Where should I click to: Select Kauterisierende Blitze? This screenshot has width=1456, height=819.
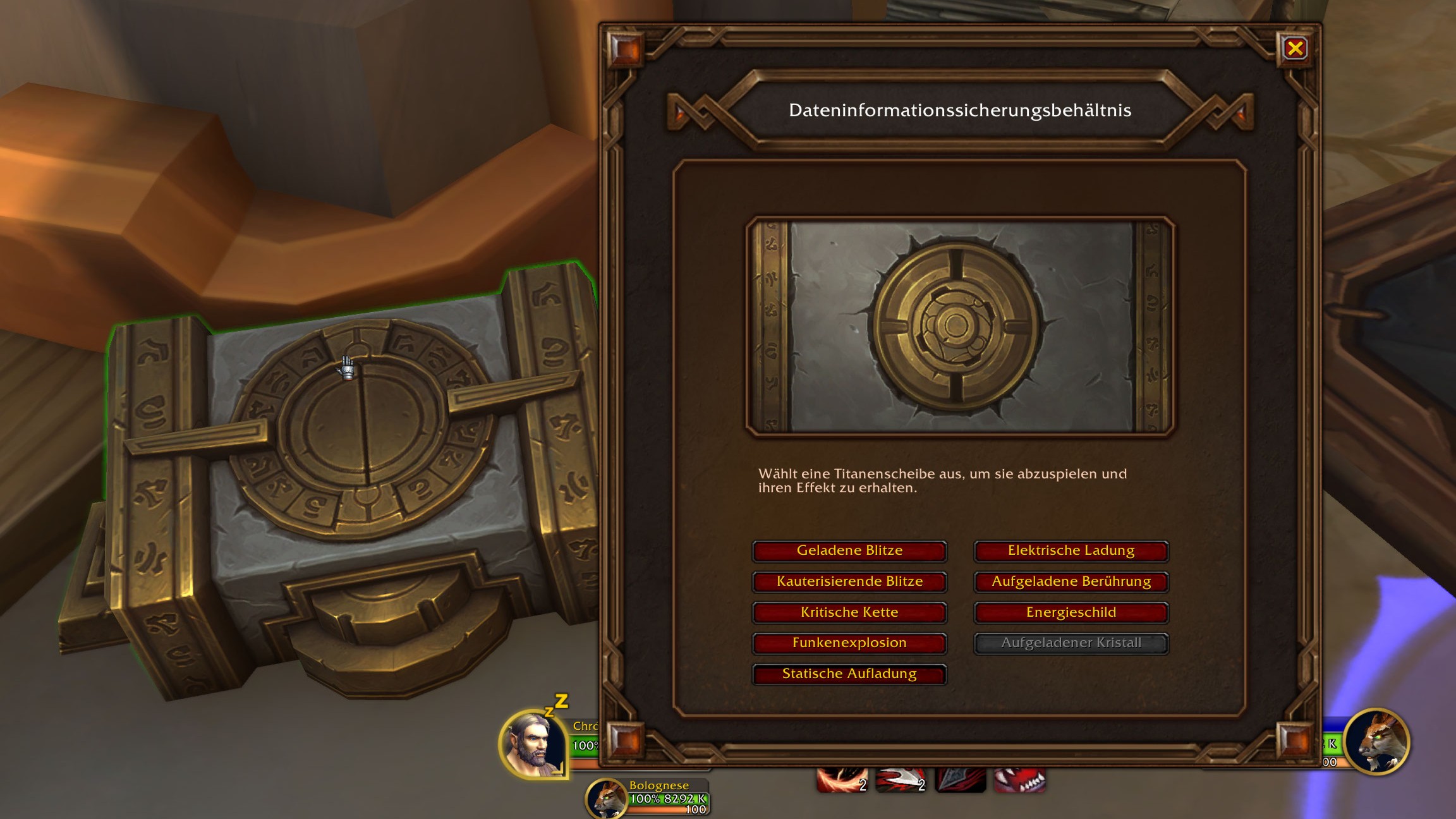[x=849, y=581]
